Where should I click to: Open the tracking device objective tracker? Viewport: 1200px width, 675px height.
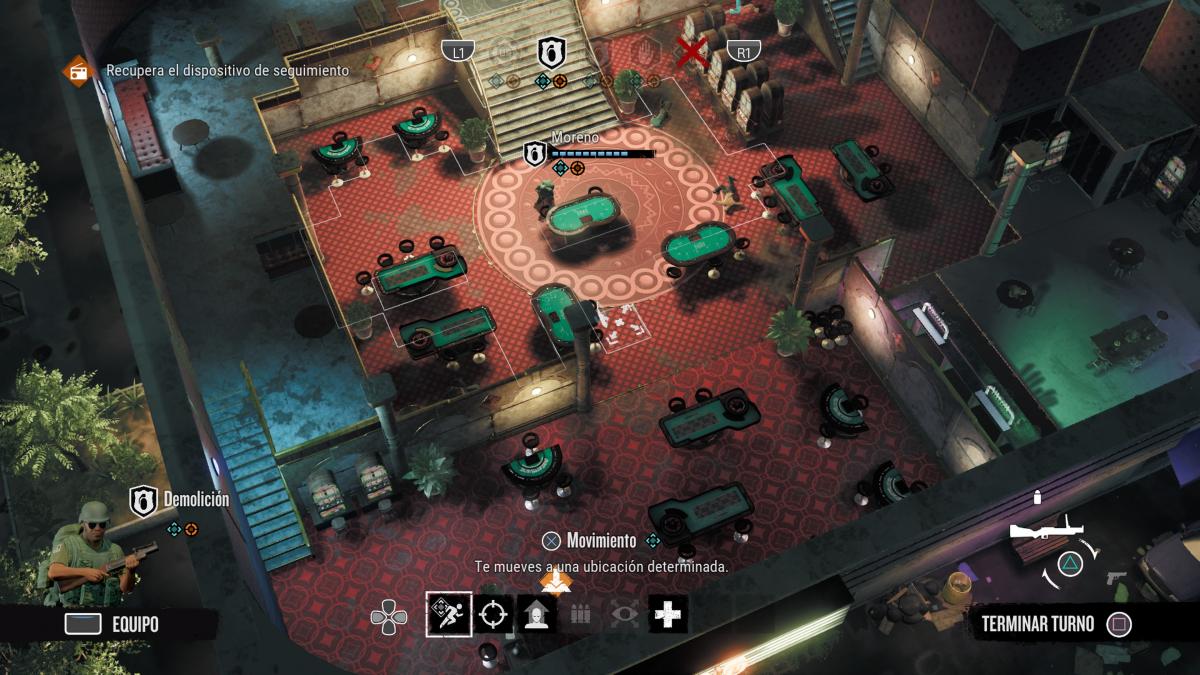pos(76,71)
